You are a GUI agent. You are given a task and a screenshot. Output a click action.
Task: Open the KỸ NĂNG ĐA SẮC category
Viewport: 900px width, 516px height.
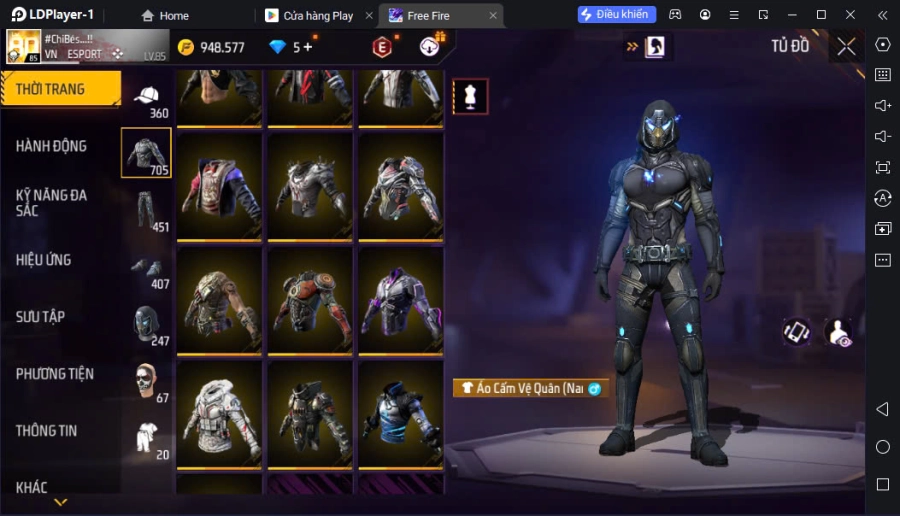click(x=52, y=202)
